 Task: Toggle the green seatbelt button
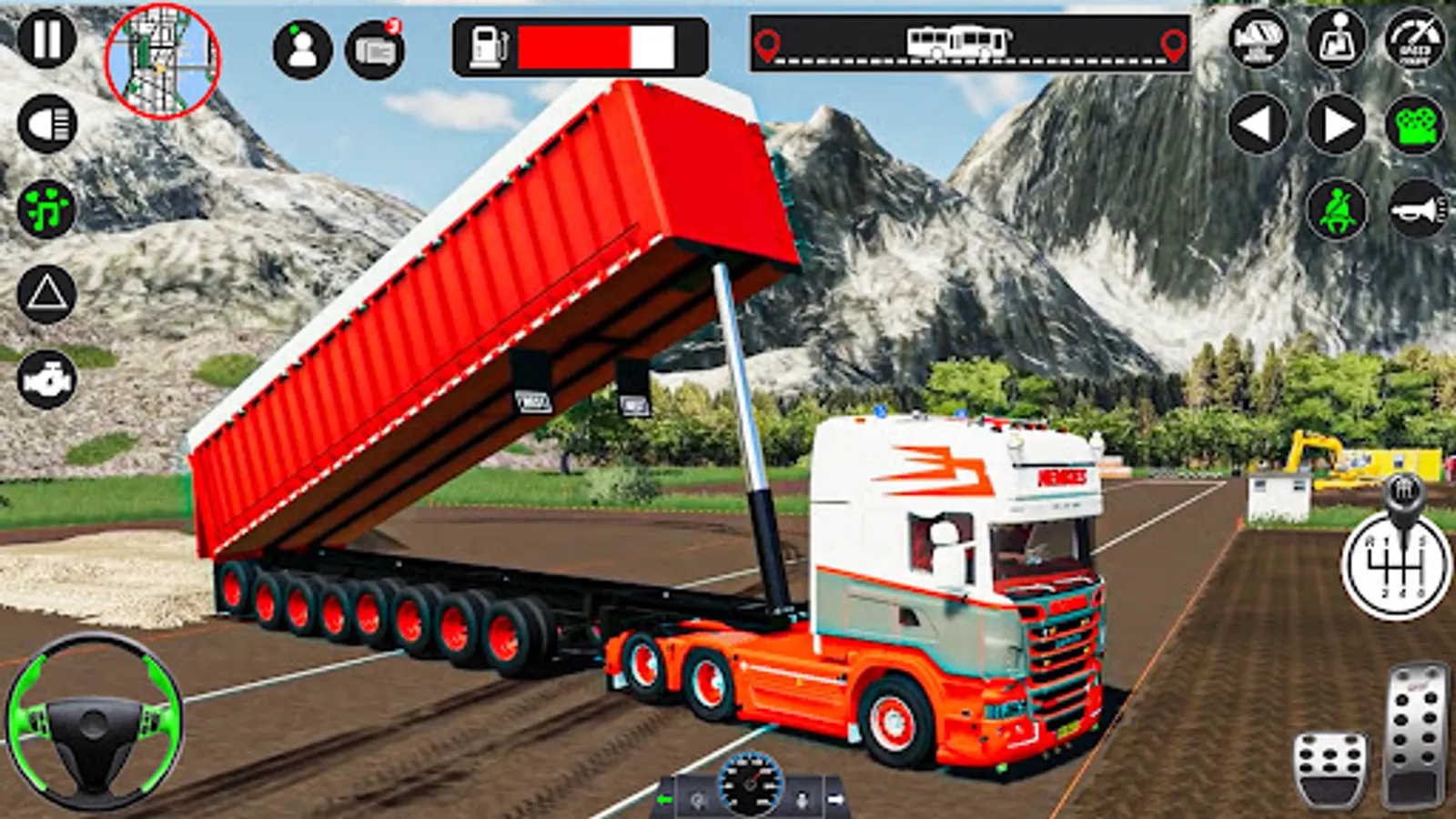click(x=1336, y=210)
